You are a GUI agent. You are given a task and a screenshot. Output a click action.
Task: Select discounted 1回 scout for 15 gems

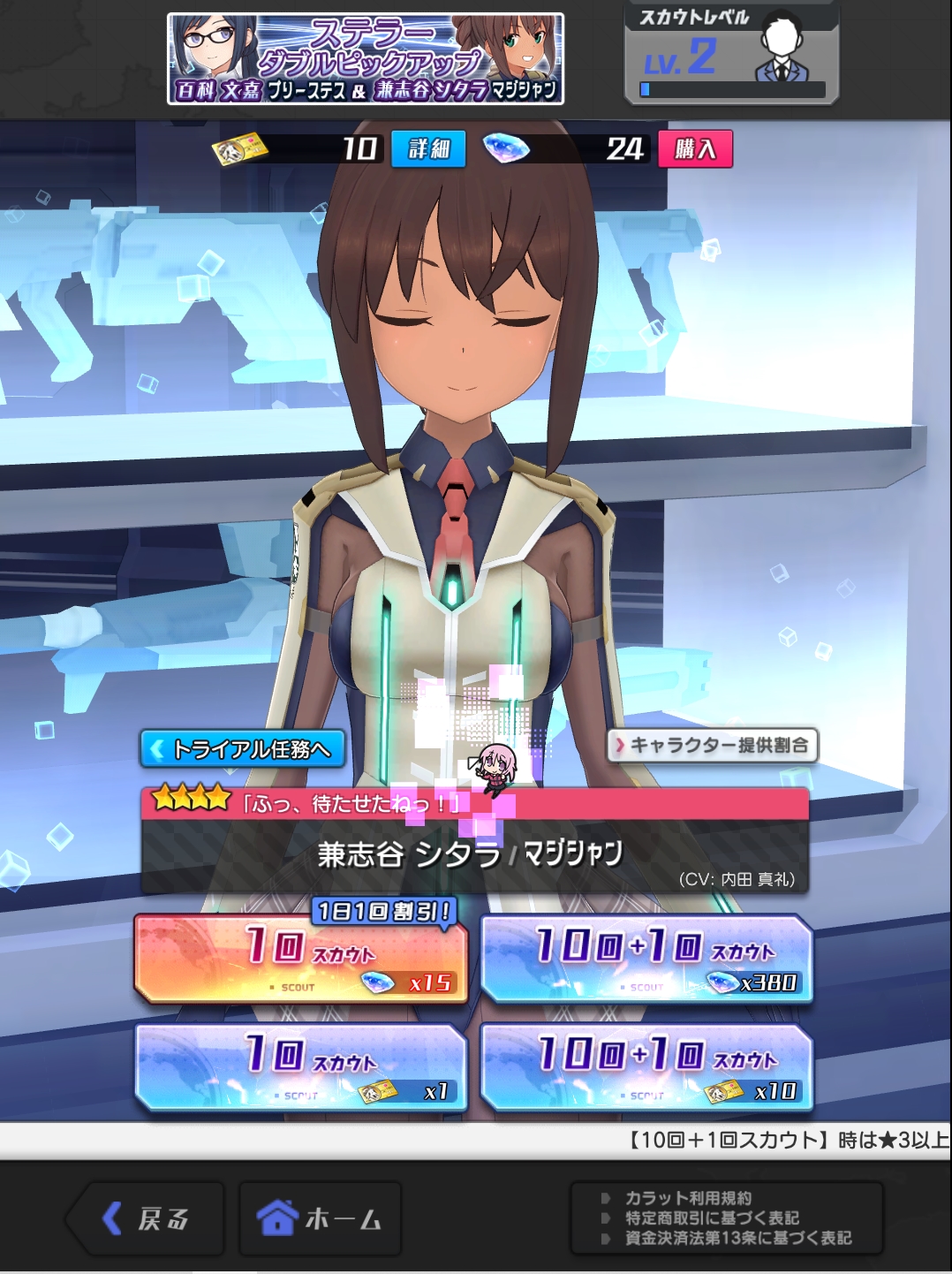(300, 960)
